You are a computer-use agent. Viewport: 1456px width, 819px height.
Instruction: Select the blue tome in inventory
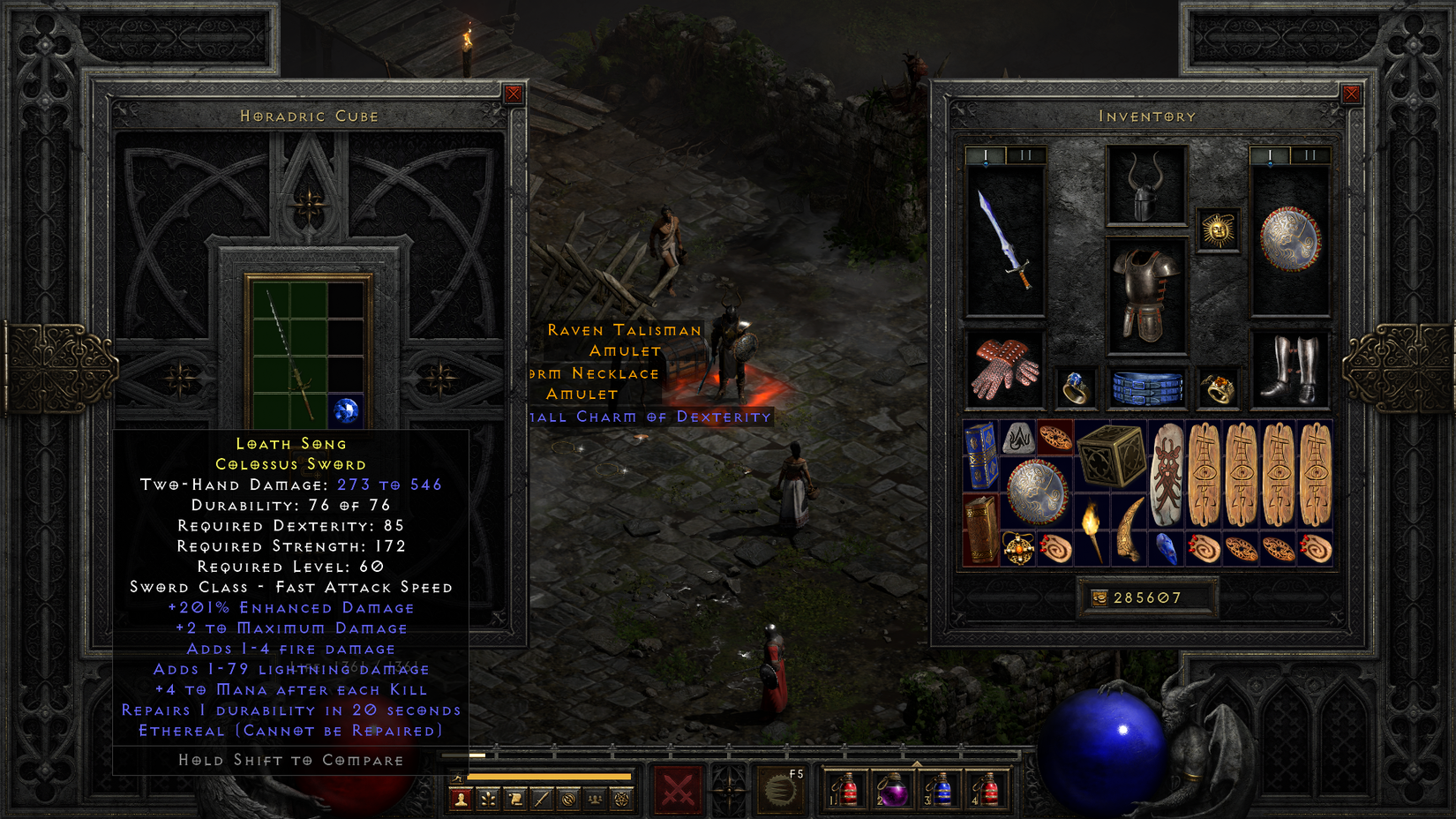(980, 455)
